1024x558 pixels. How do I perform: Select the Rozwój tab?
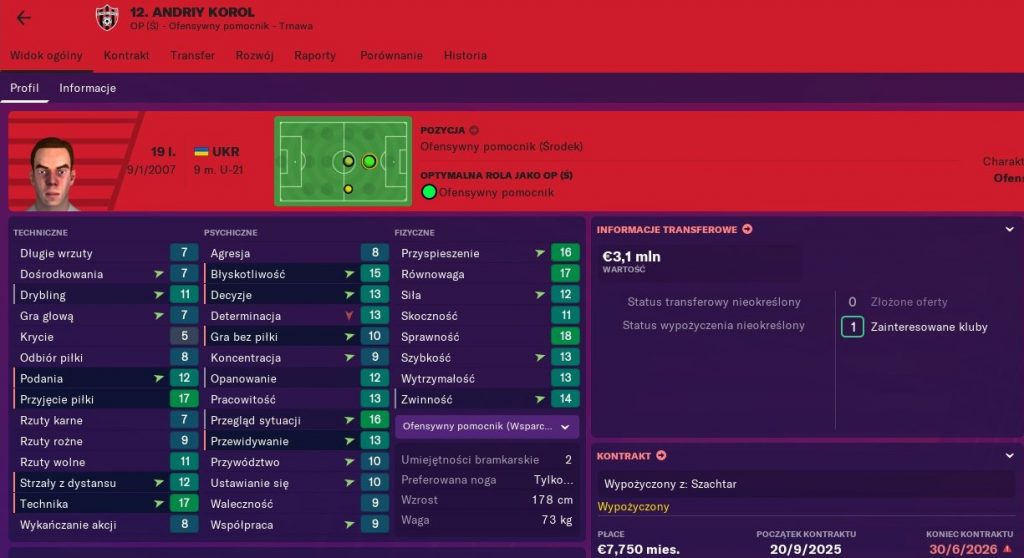point(254,56)
